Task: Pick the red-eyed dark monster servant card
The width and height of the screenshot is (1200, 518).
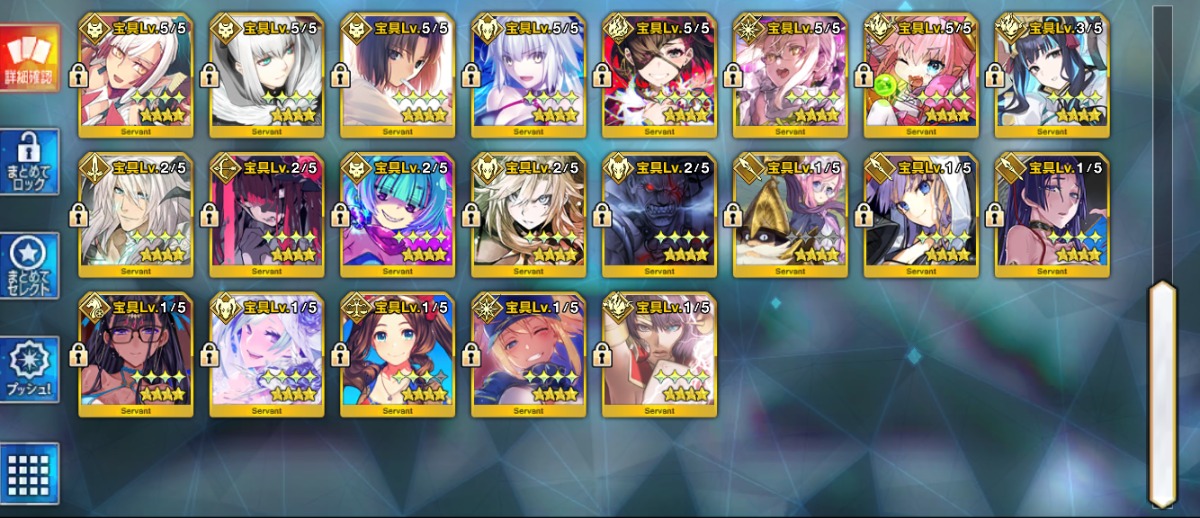Action: [660, 215]
